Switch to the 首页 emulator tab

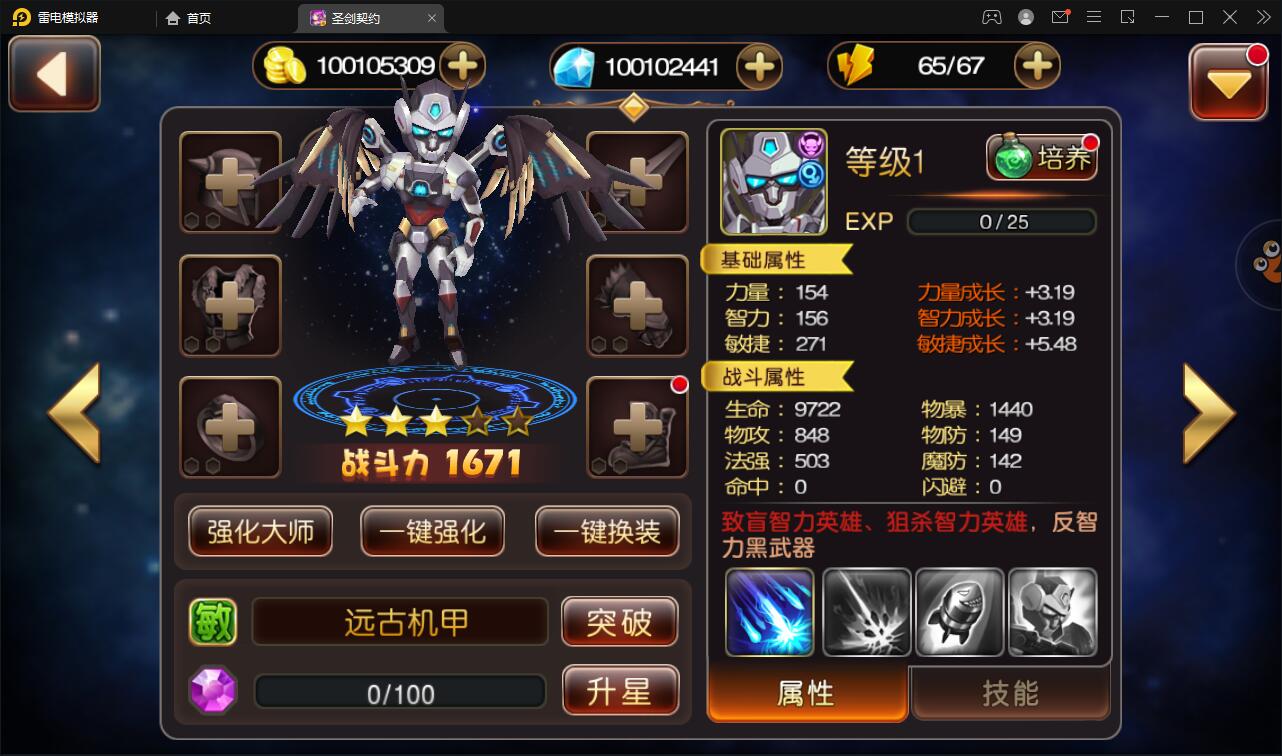187,17
